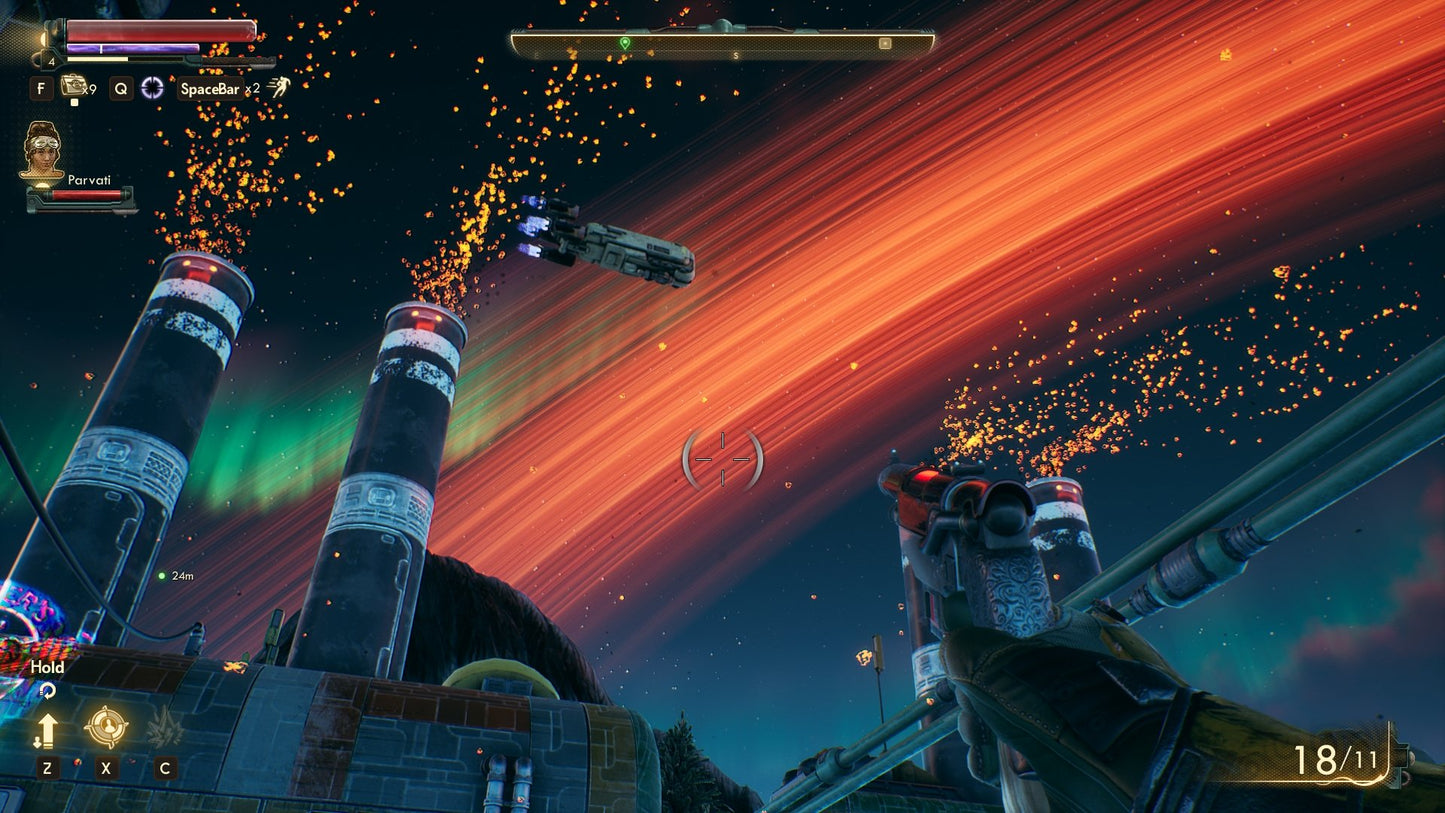Click the green quest marker on the compass
Viewport: 1445px width, 813px height.
[625, 43]
